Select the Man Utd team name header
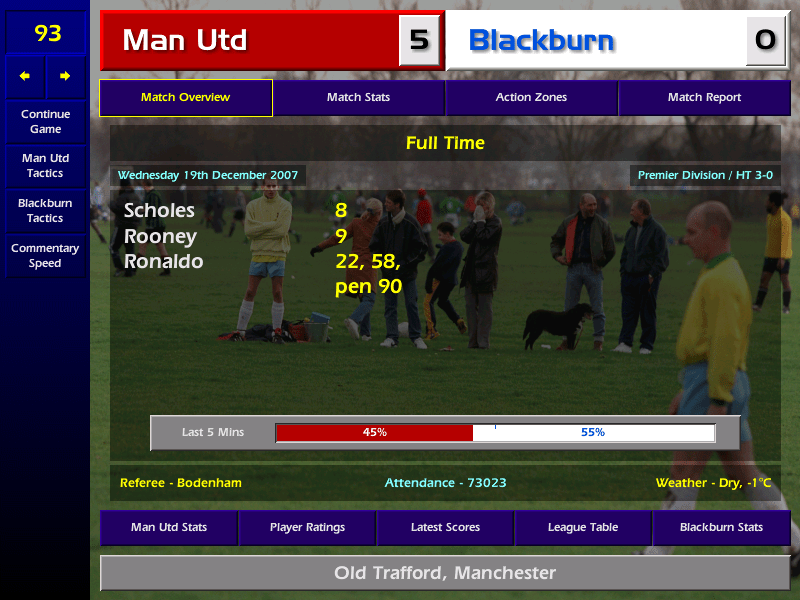The width and height of the screenshot is (800, 600). coord(250,41)
